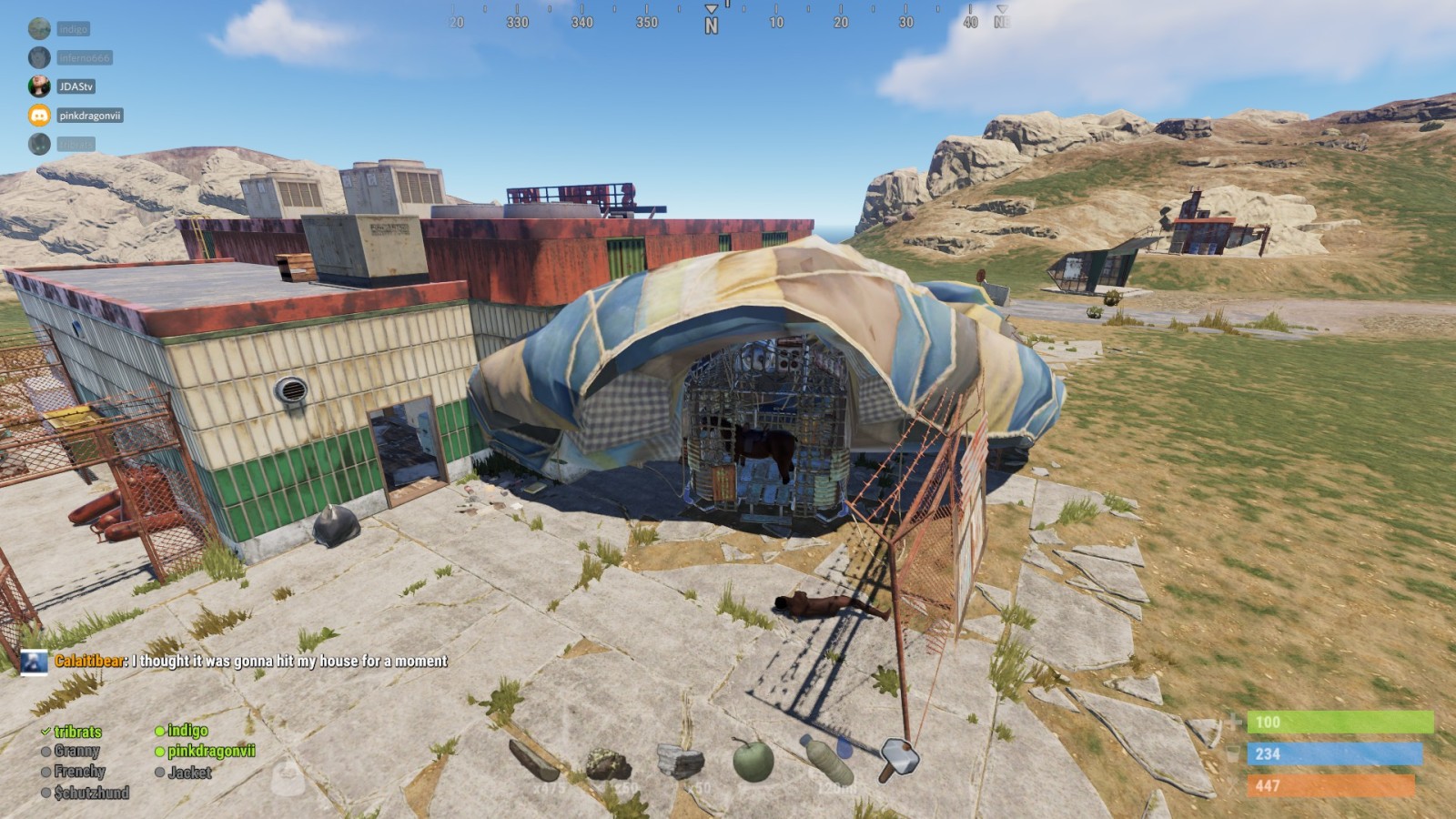The width and height of the screenshot is (1456, 819).
Task: Click Calaitibear's chat message
Action: [x=289, y=662]
